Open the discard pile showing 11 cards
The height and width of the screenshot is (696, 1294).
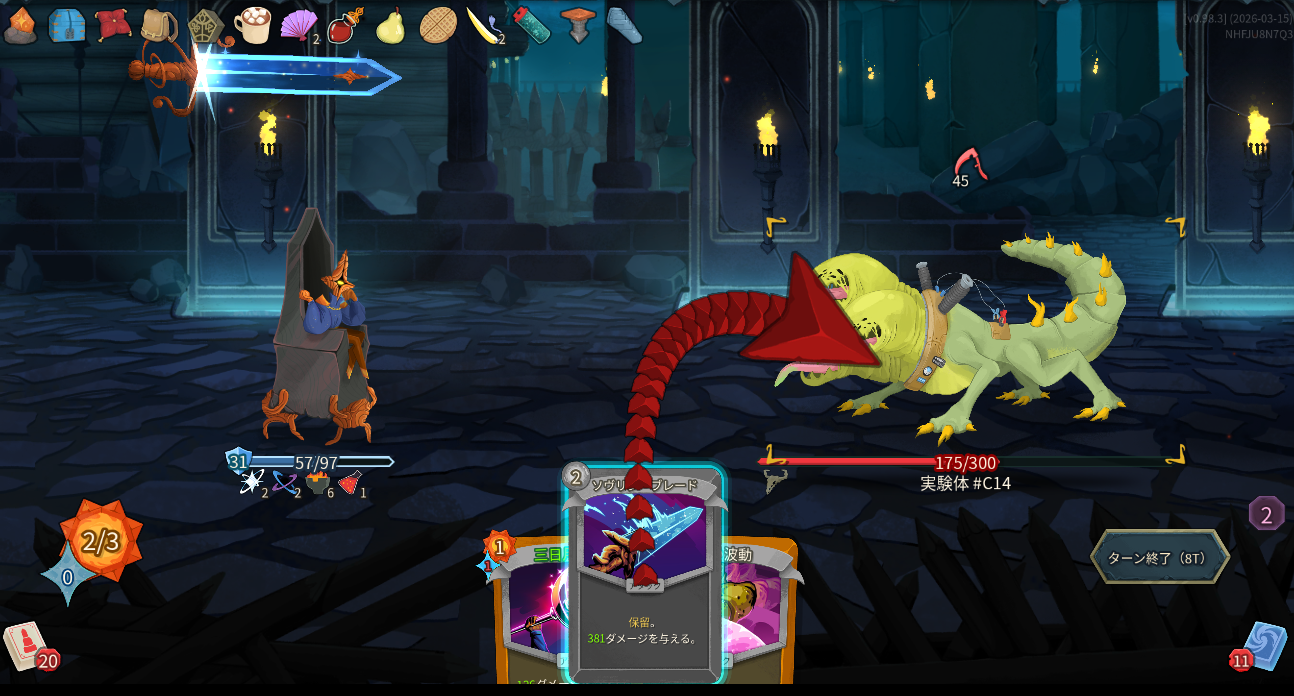point(1262,646)
